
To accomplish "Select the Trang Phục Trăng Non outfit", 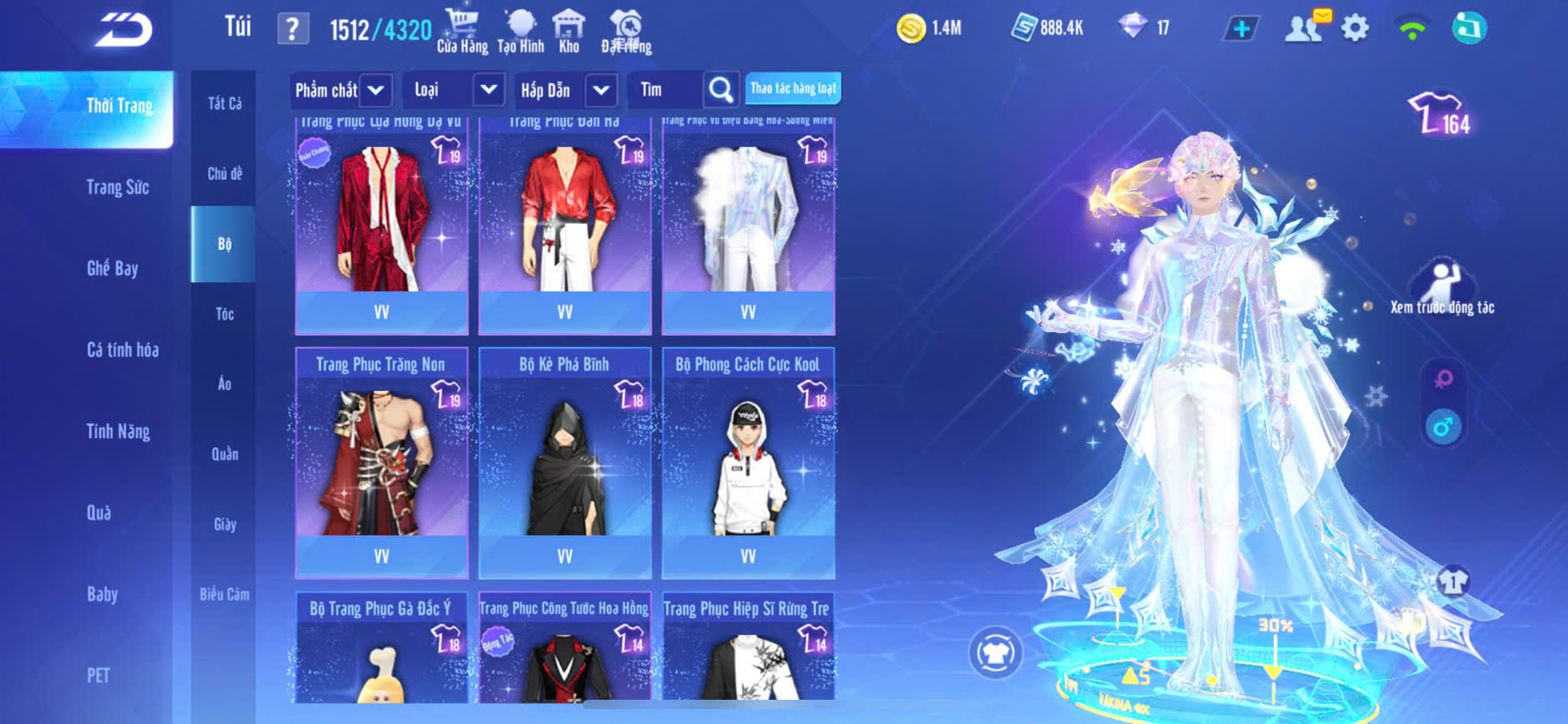I will 381,462.
